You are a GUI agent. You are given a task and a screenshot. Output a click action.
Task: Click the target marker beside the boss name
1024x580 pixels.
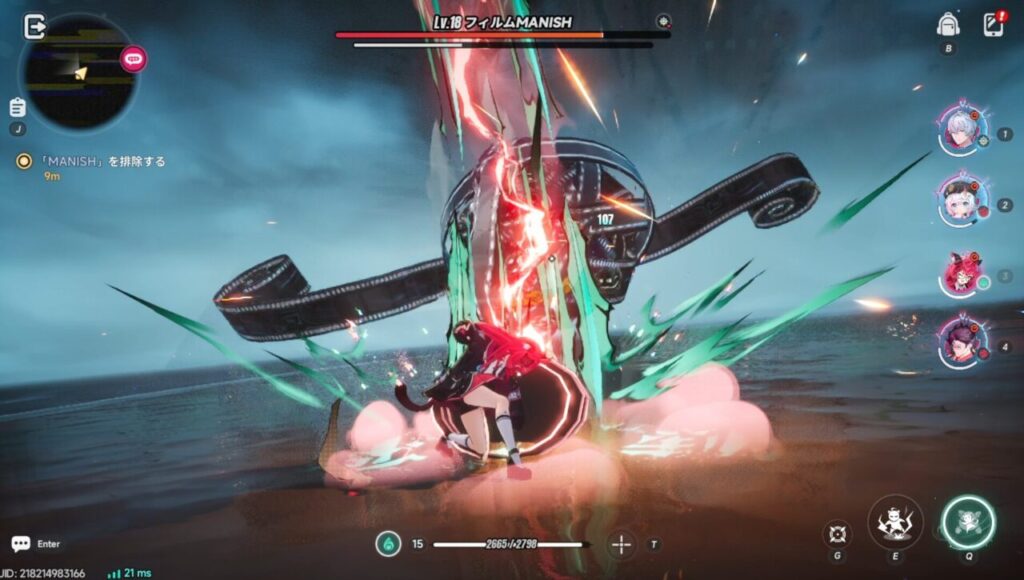[x=663, y=21]
